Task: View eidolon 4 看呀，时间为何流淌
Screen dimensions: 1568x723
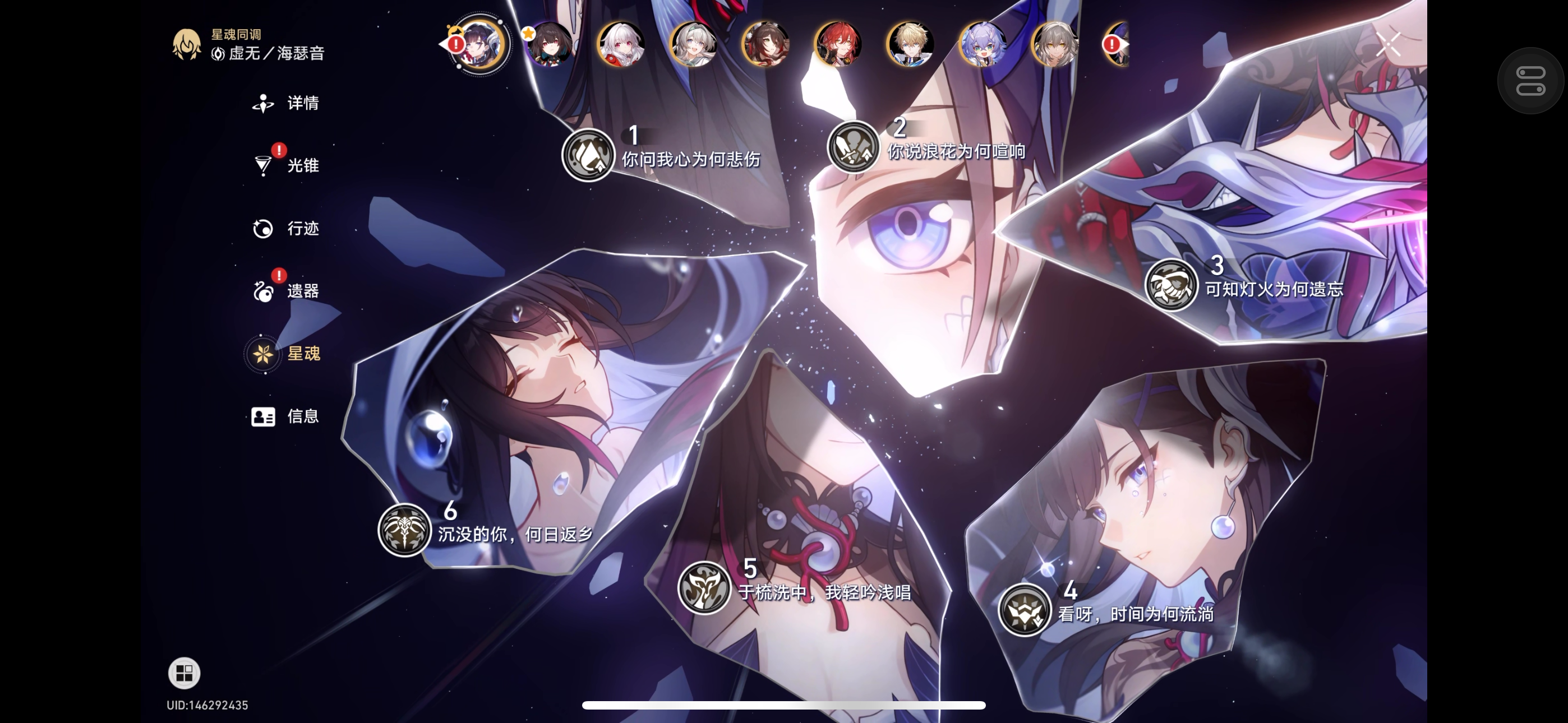Action: point(1025,609)
